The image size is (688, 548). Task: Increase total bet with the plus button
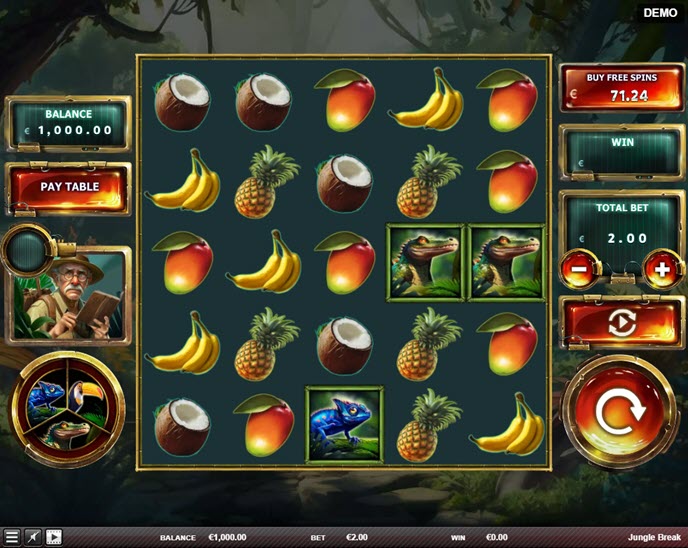click(662, 268)
